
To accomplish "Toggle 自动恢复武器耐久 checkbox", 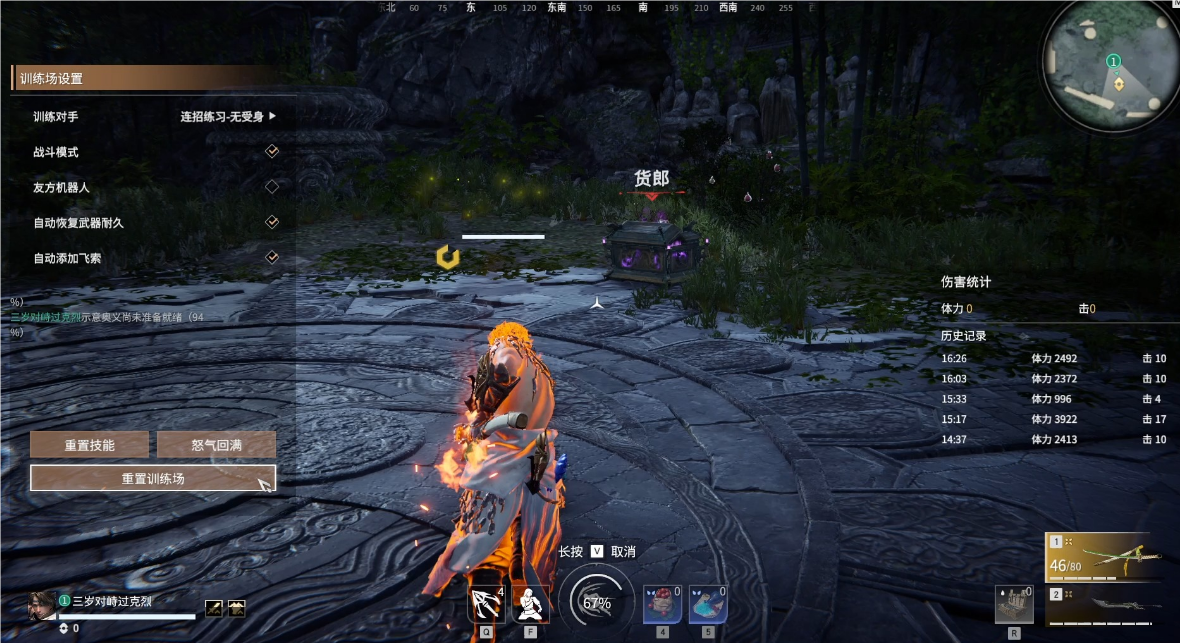I will (x=271, y=222).
